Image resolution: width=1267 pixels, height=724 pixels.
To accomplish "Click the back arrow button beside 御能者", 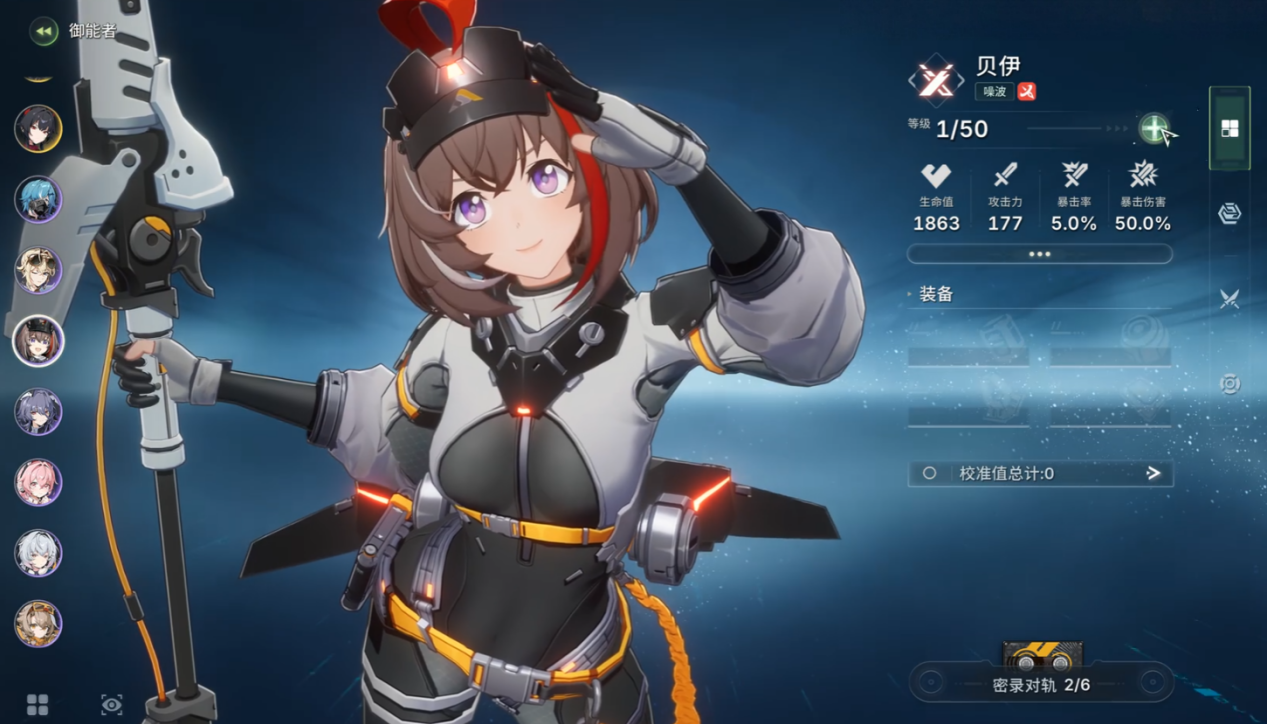I will point(43,31).
